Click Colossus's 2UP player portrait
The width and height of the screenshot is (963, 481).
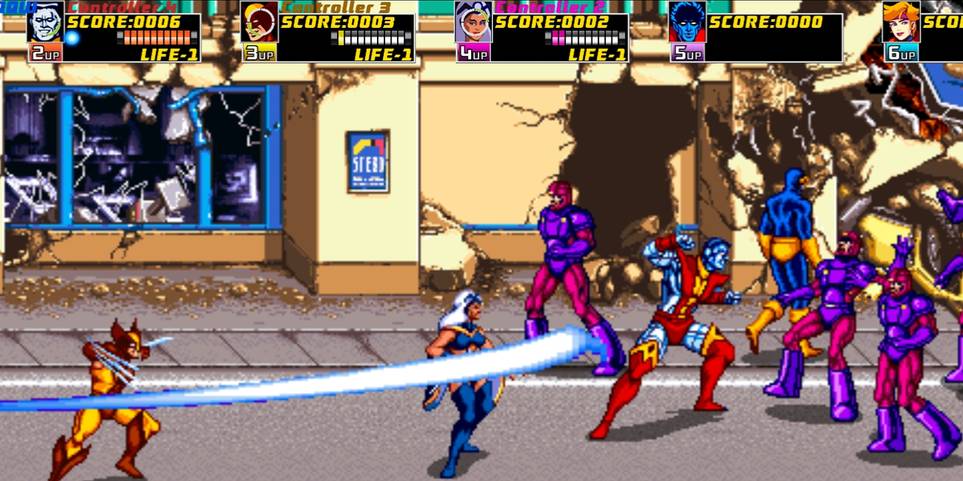45,23
